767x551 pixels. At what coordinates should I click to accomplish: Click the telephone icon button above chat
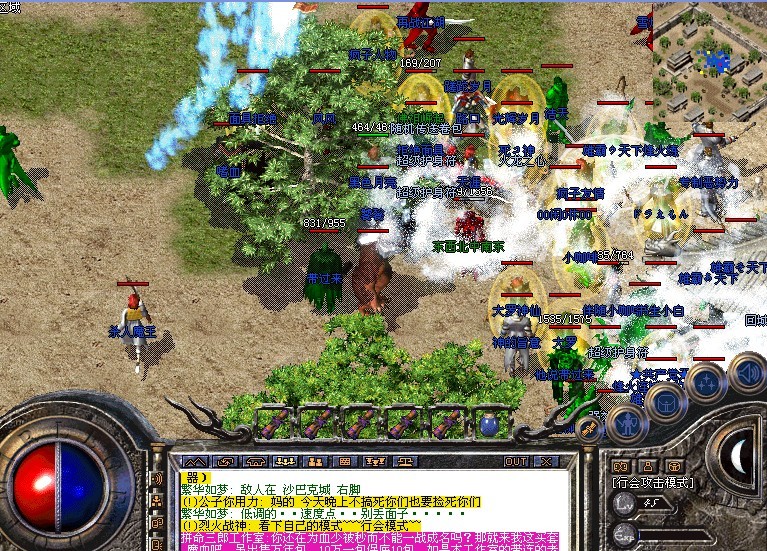click(x=255, y=462)
